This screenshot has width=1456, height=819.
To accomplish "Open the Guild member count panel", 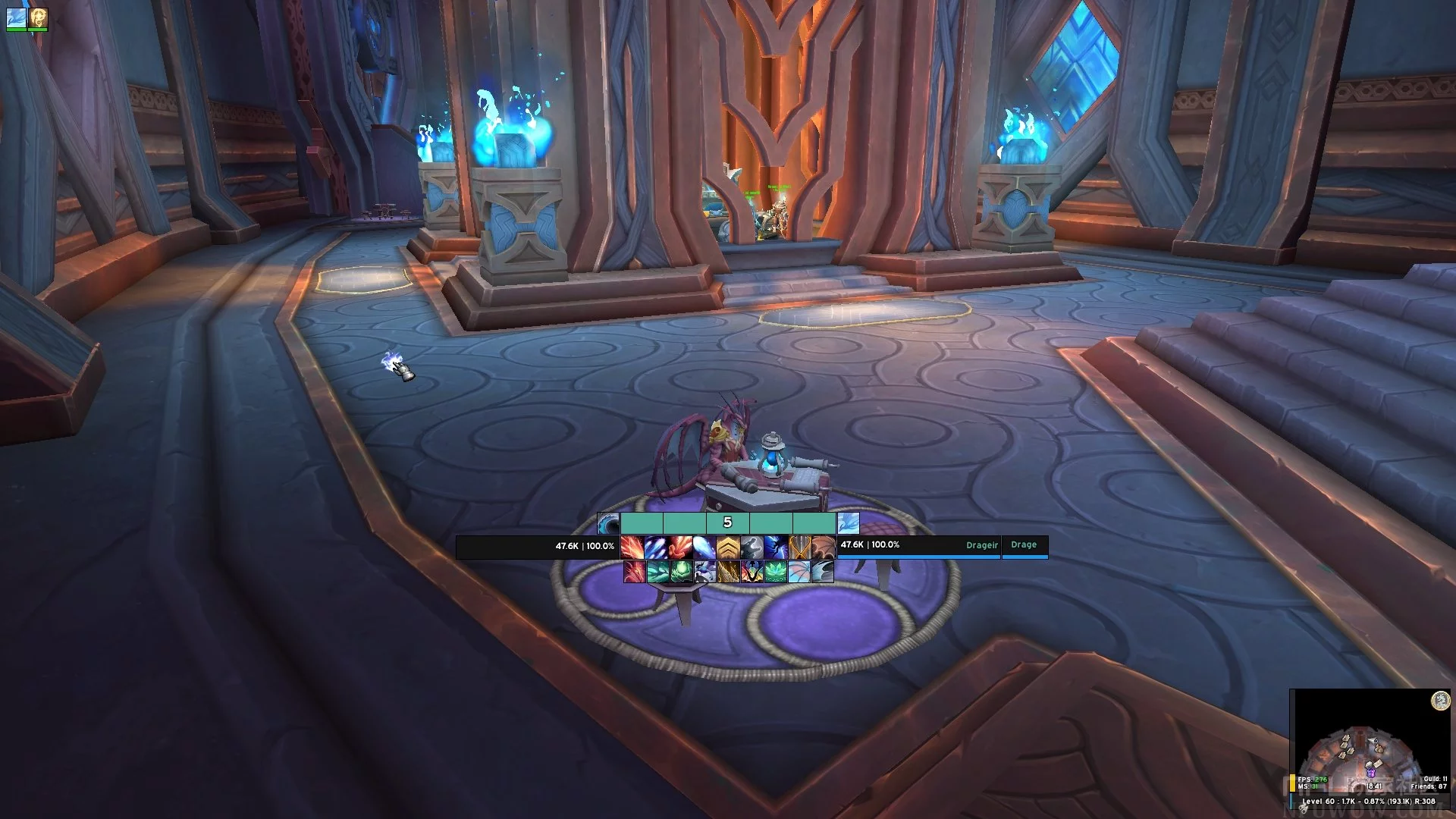I will tap(1435, 779).
